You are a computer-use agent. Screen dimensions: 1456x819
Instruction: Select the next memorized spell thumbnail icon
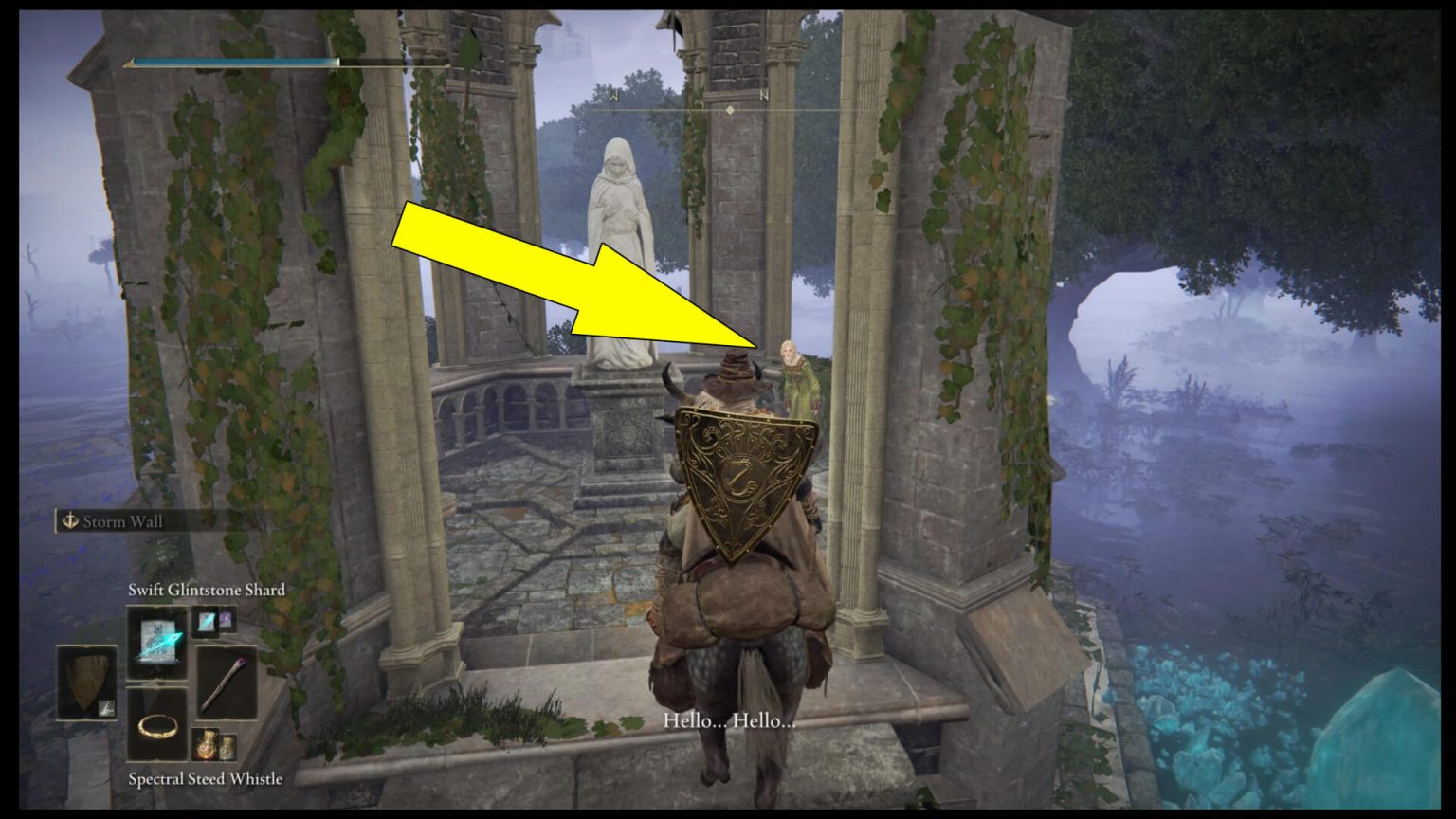point(206,624)
